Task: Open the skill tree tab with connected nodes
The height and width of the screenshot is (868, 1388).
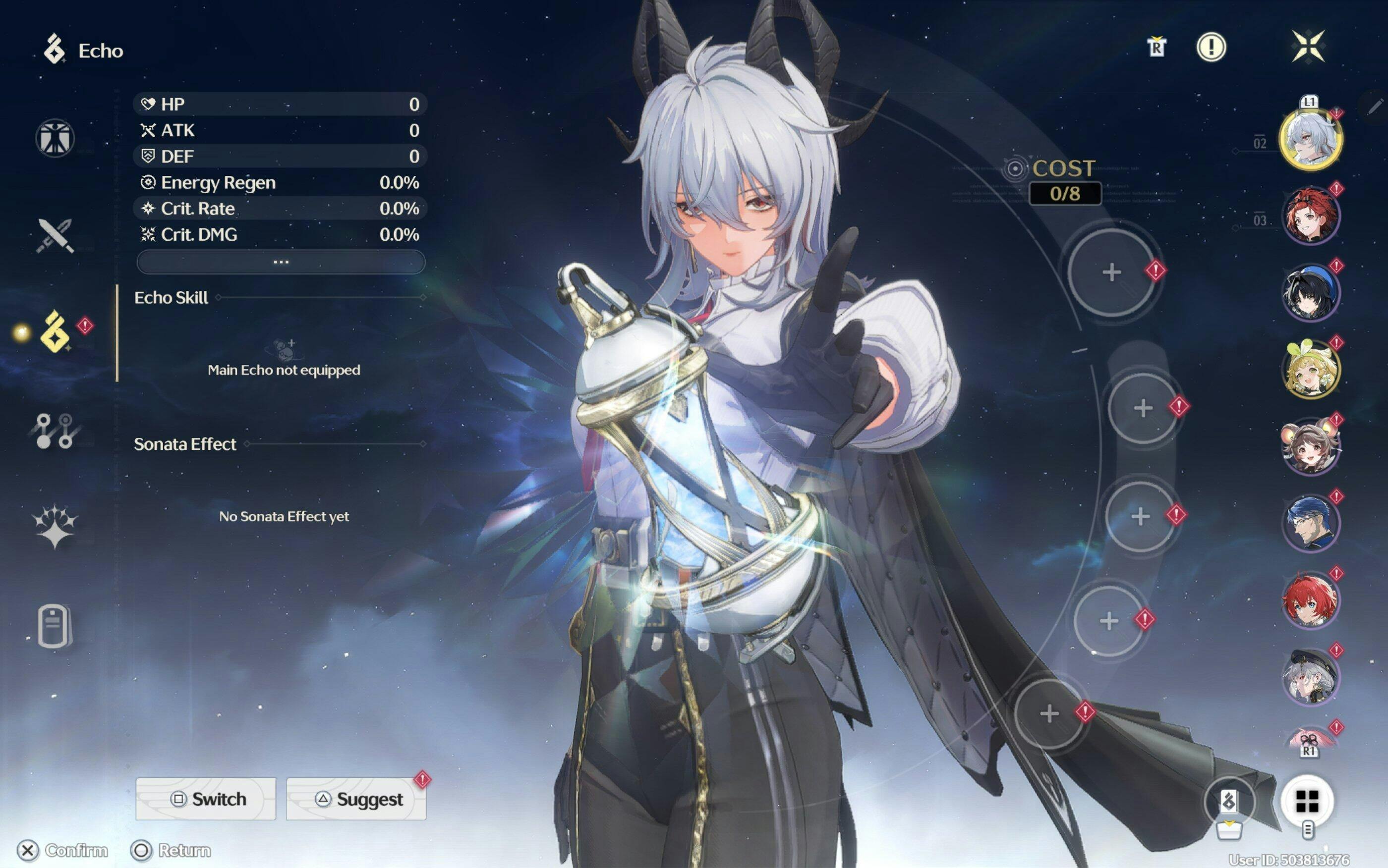Action: [55, 431]
